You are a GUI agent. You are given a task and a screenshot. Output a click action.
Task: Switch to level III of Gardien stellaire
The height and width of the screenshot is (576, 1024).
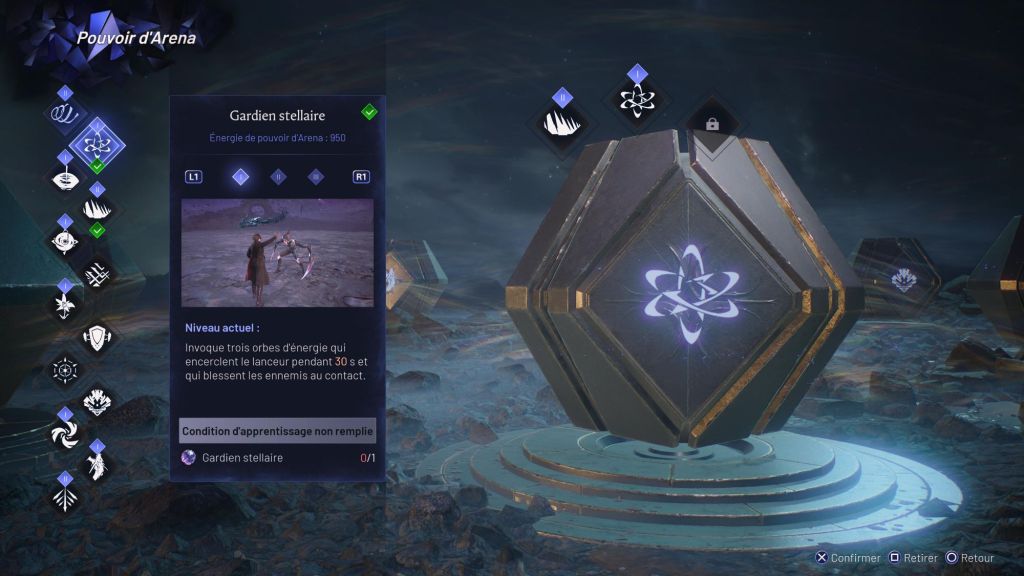(315, 177)
